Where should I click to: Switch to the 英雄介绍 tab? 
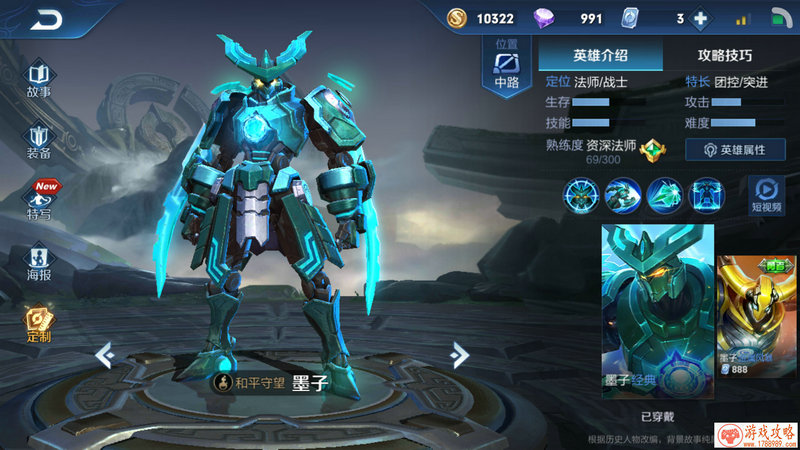[x=600, y=56]
